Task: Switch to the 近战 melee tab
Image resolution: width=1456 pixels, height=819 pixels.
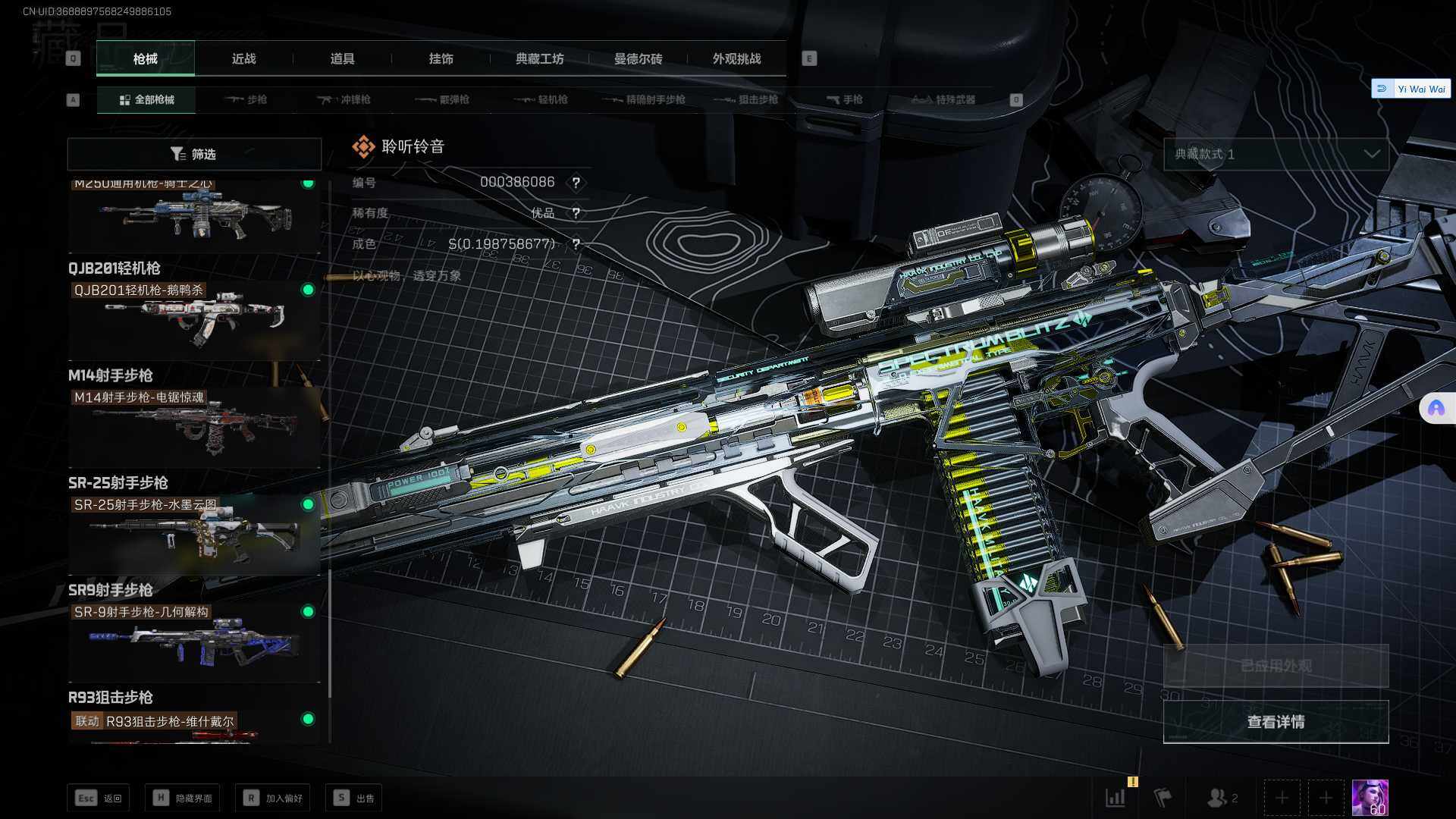Action: click(243, 58)
